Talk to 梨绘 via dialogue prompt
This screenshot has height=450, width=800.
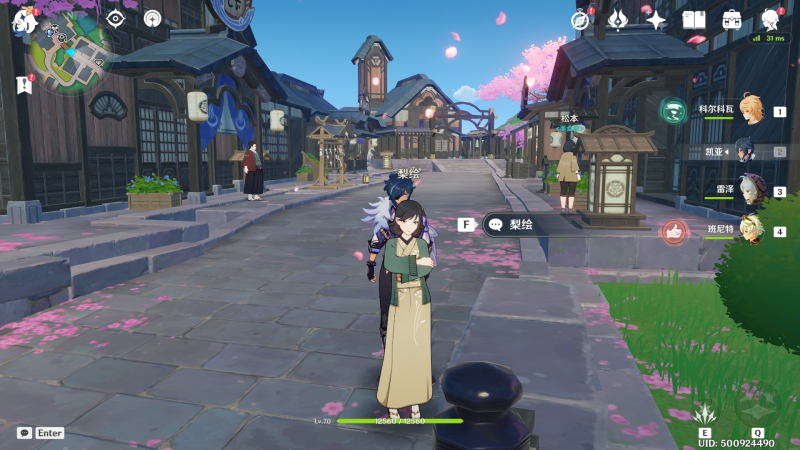520,225
